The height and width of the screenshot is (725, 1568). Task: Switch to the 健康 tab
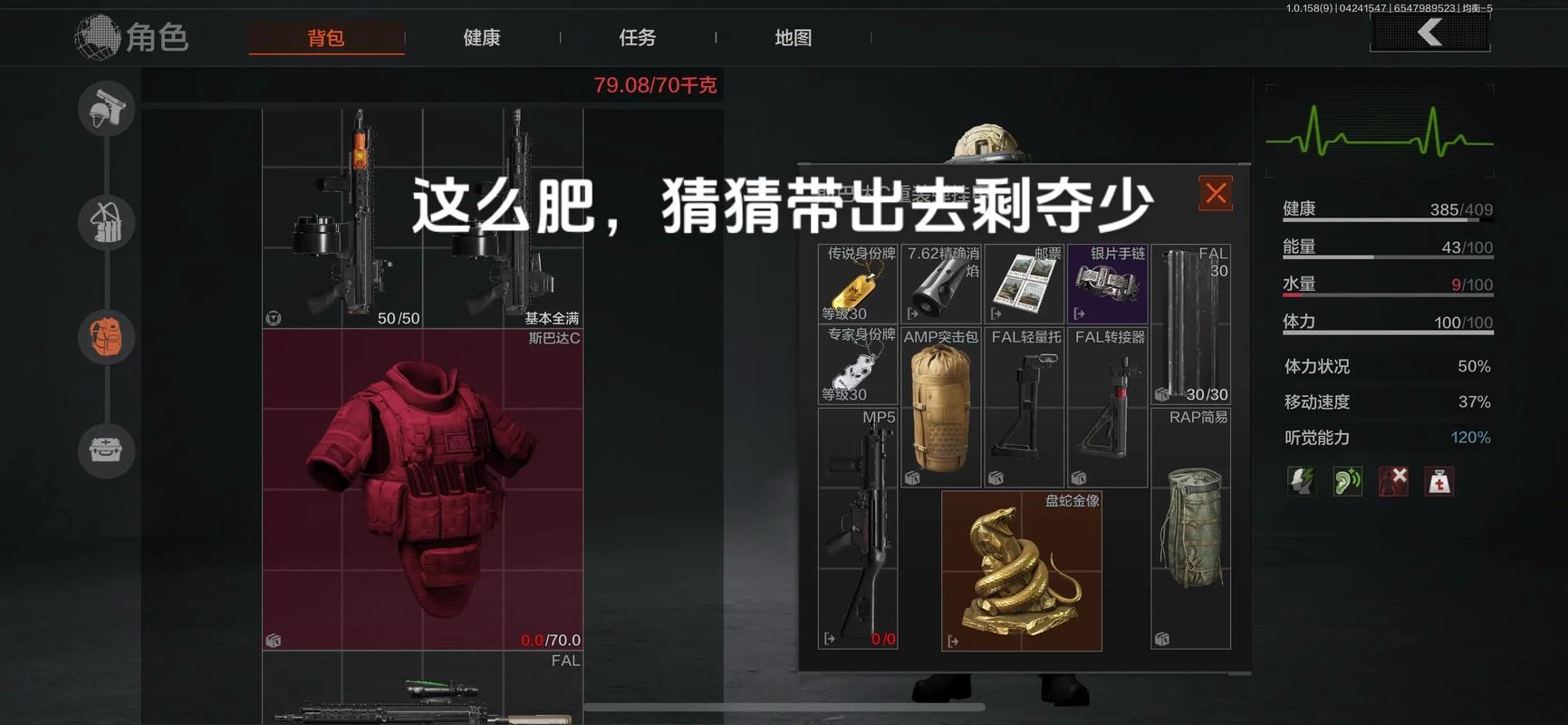pyautogui.click(x=481, y=37)
